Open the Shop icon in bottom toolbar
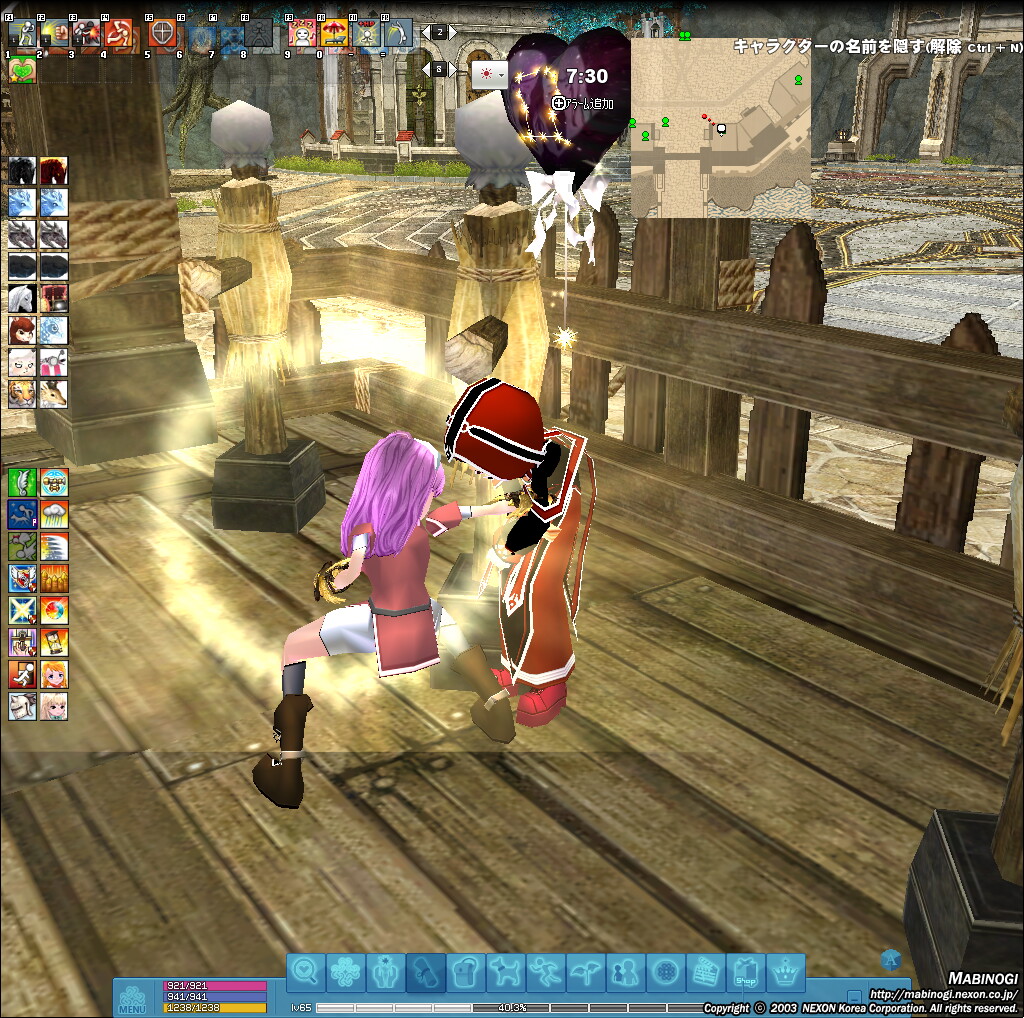 pos(745,972)
